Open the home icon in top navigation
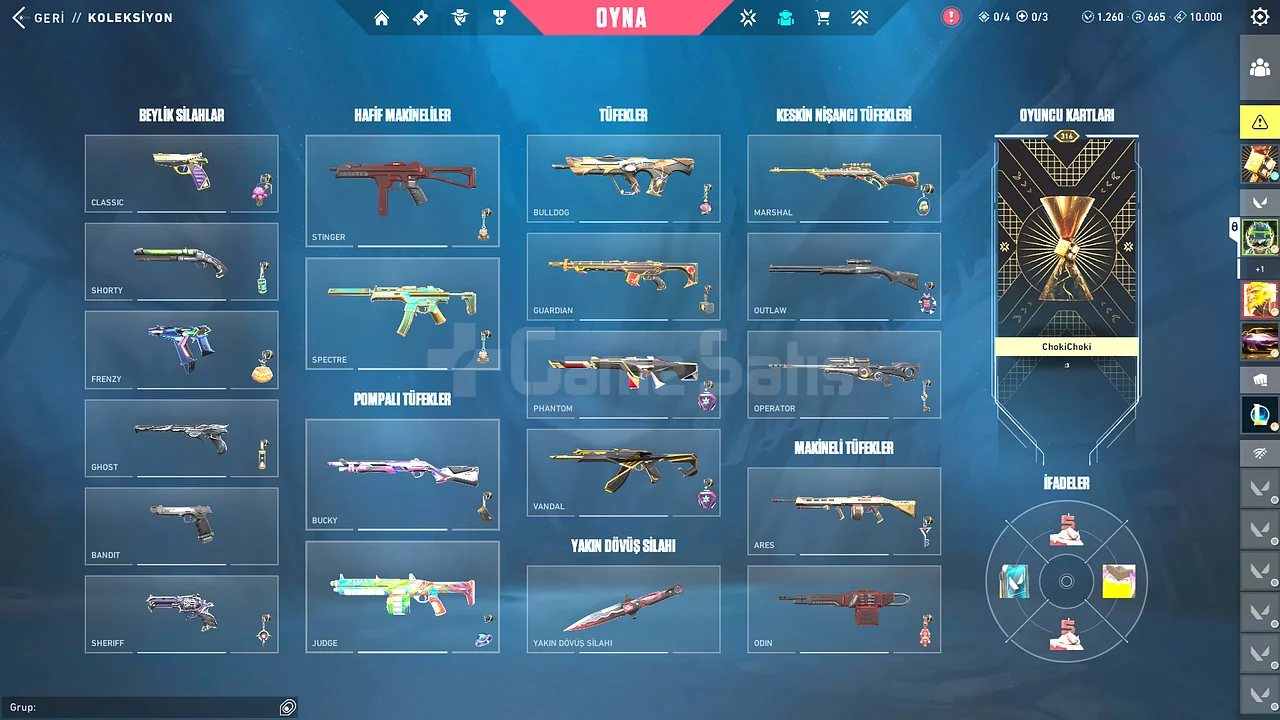 coord(381,18)
